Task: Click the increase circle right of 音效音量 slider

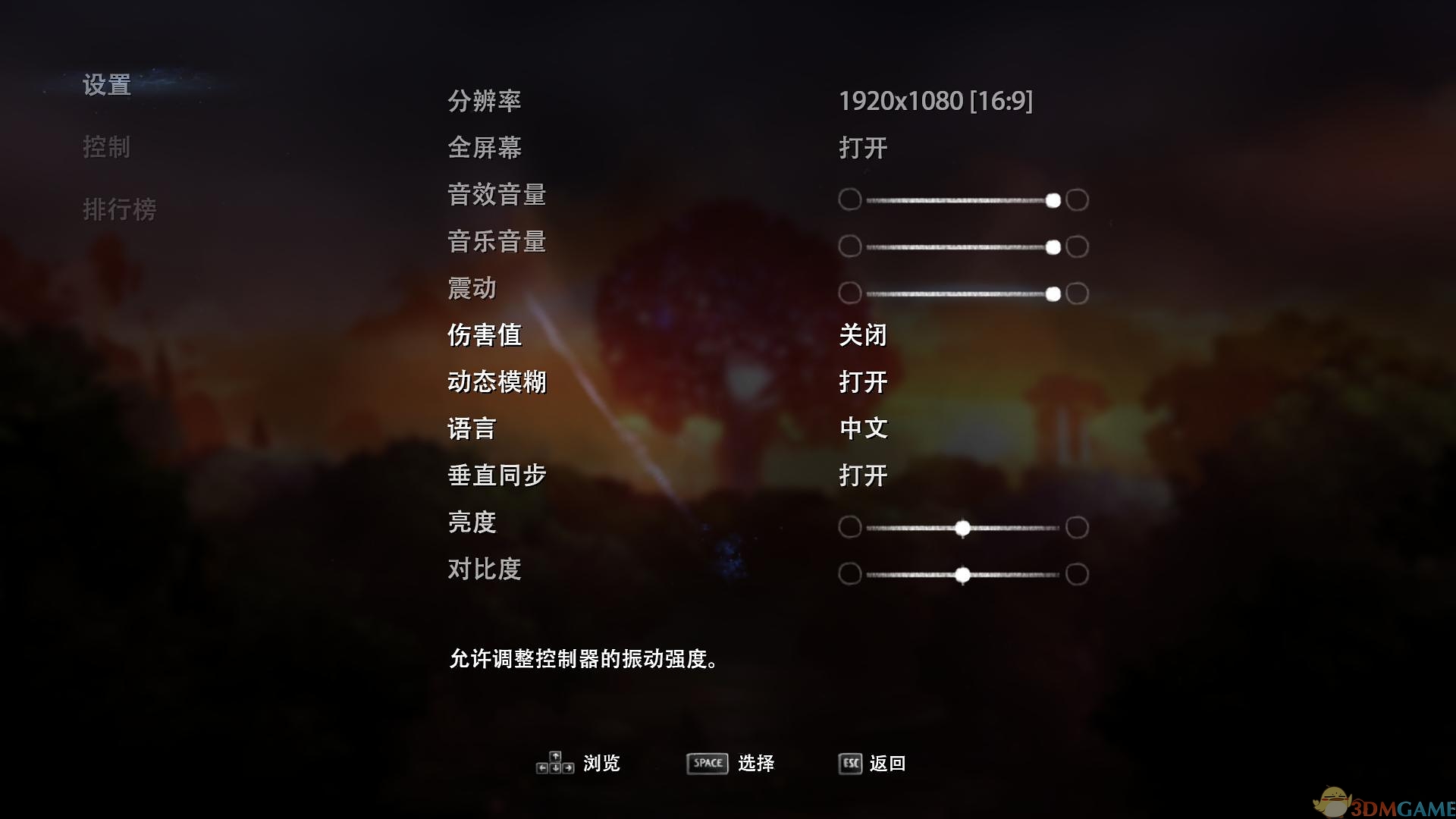Action: click(x=1077, y=199)
